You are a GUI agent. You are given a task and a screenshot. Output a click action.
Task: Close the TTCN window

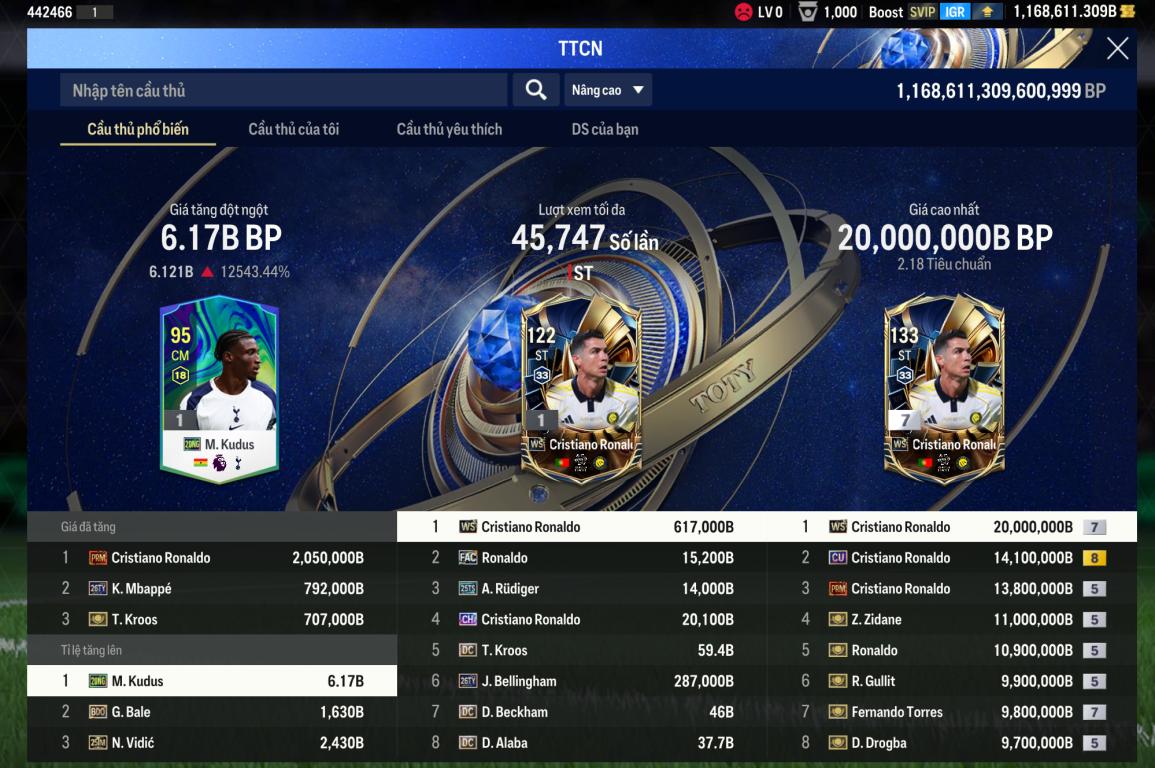point(1117,48)
